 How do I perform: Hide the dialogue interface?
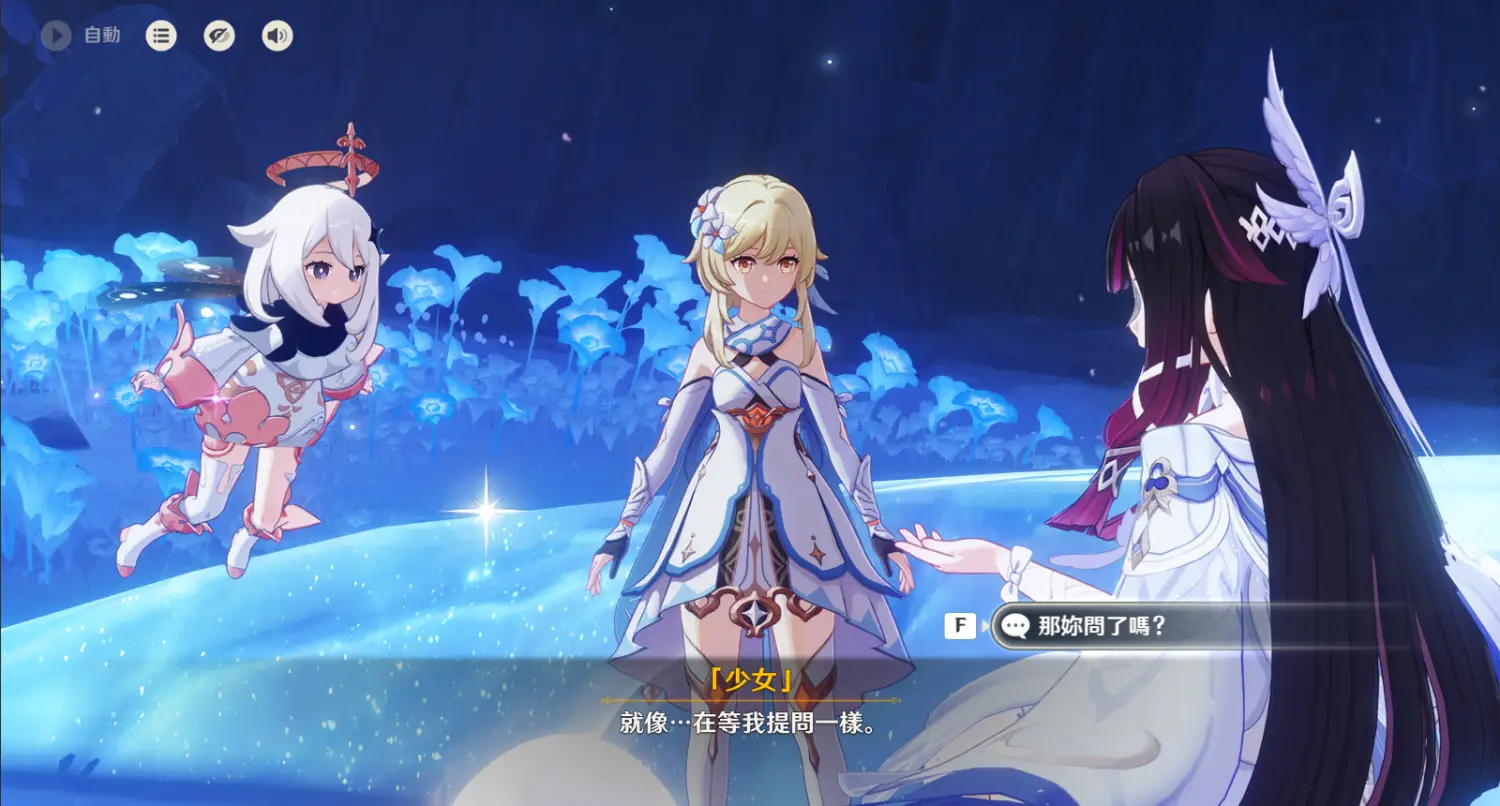(x=219, y=36)
